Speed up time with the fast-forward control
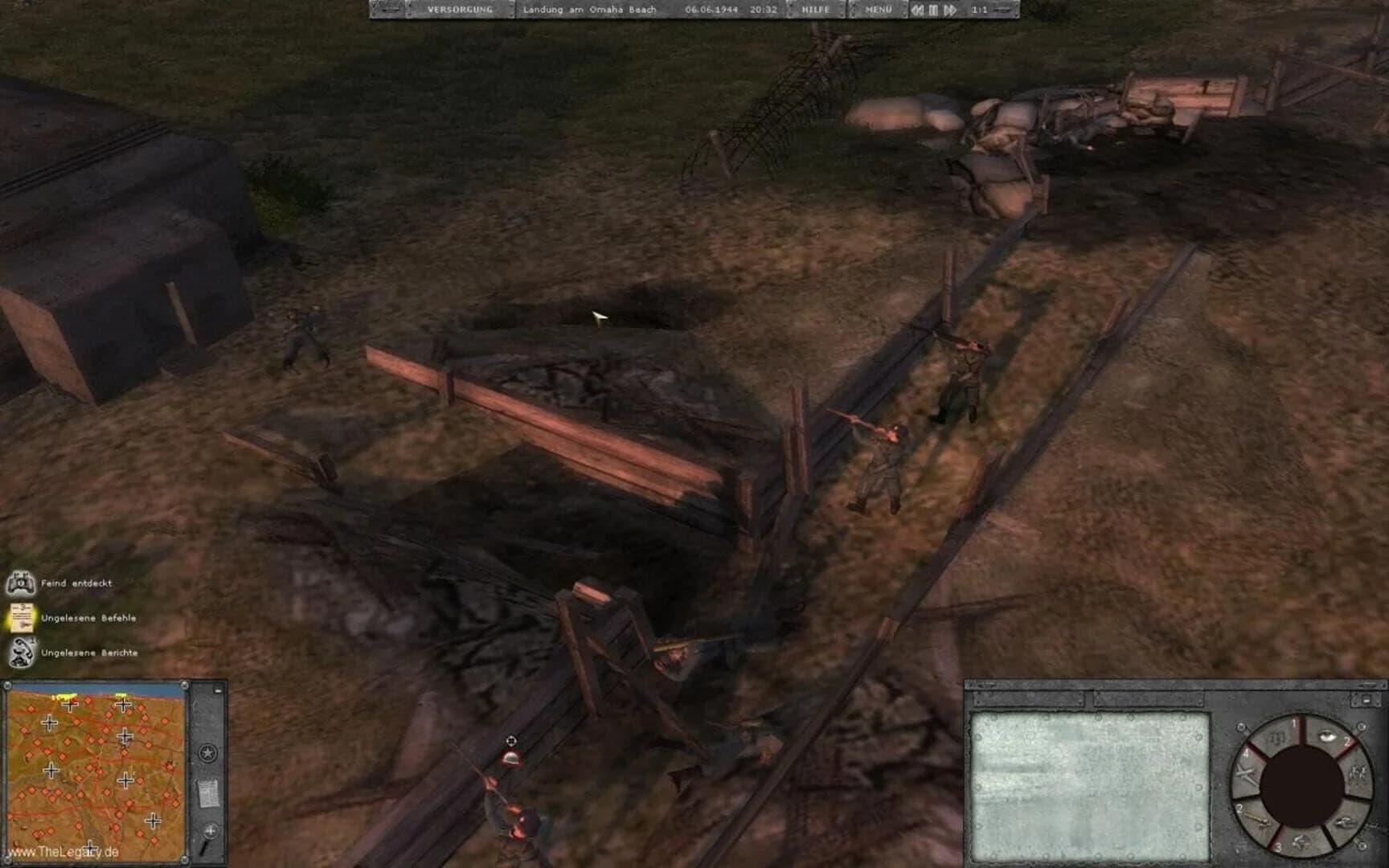This screenshot has height=868, width=1389. 950,10
